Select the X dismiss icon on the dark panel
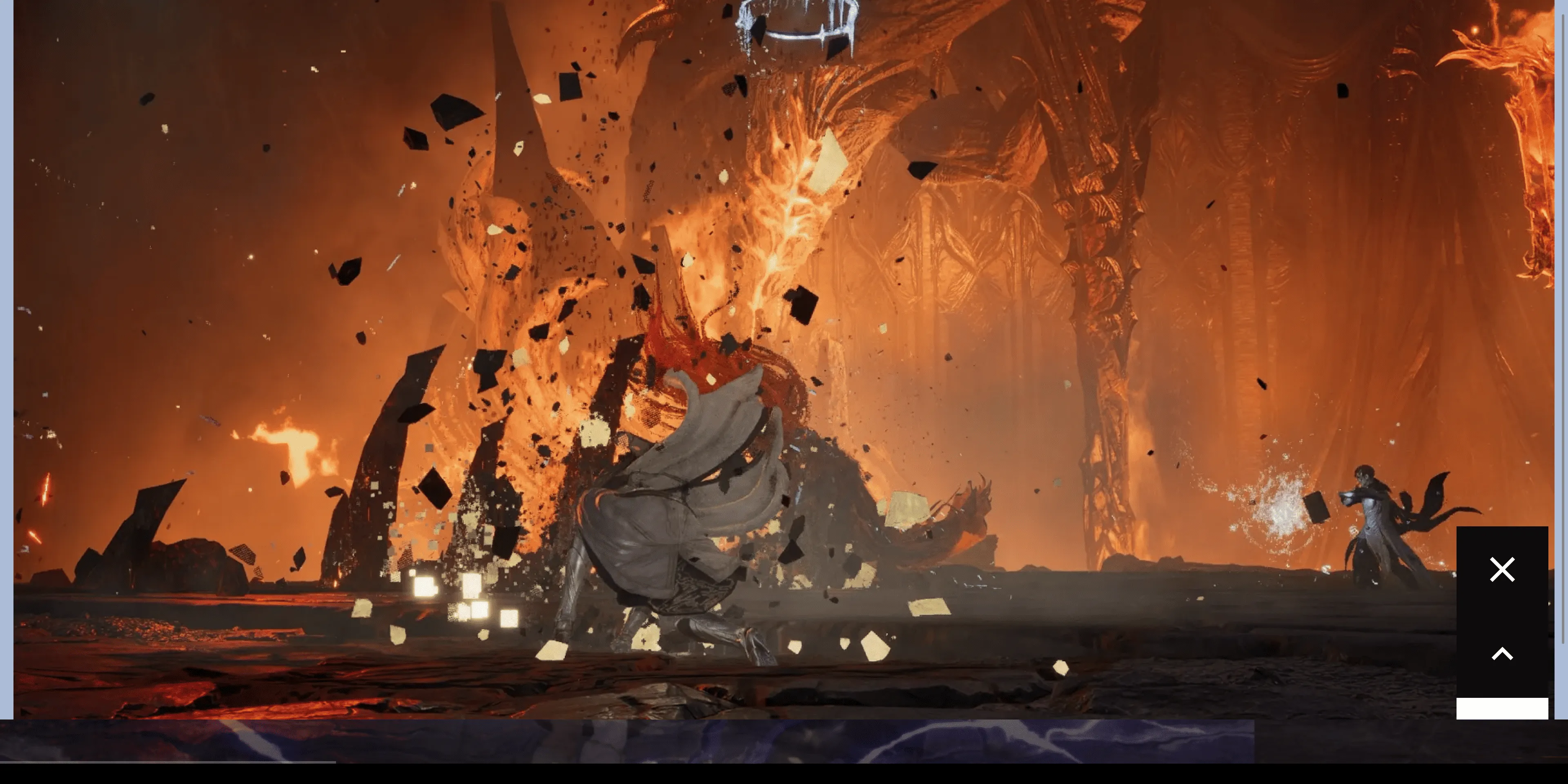Viewport: 1568px width, 784px height. coord(1502,570)
